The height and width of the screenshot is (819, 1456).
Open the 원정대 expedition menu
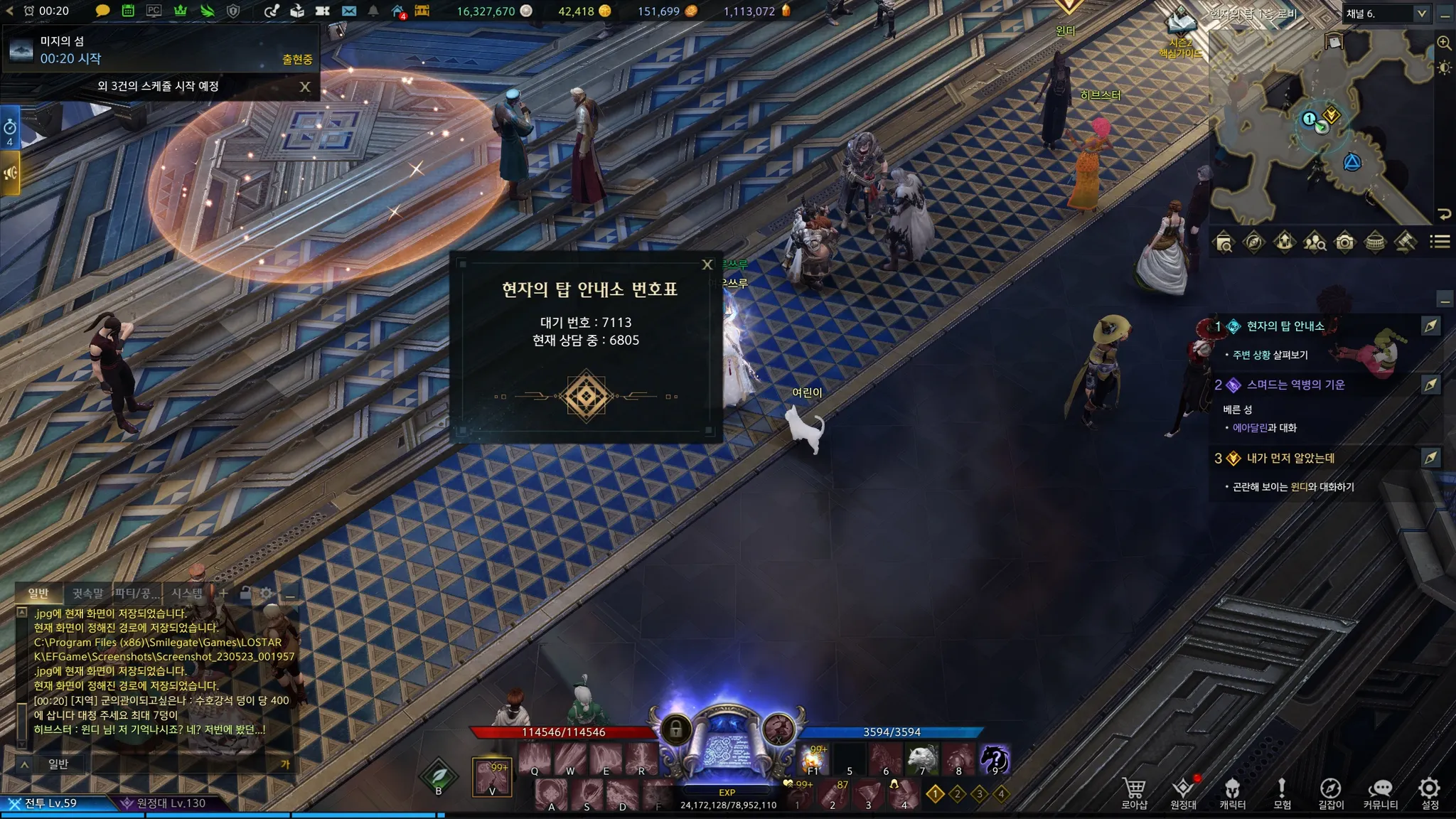1183,793
